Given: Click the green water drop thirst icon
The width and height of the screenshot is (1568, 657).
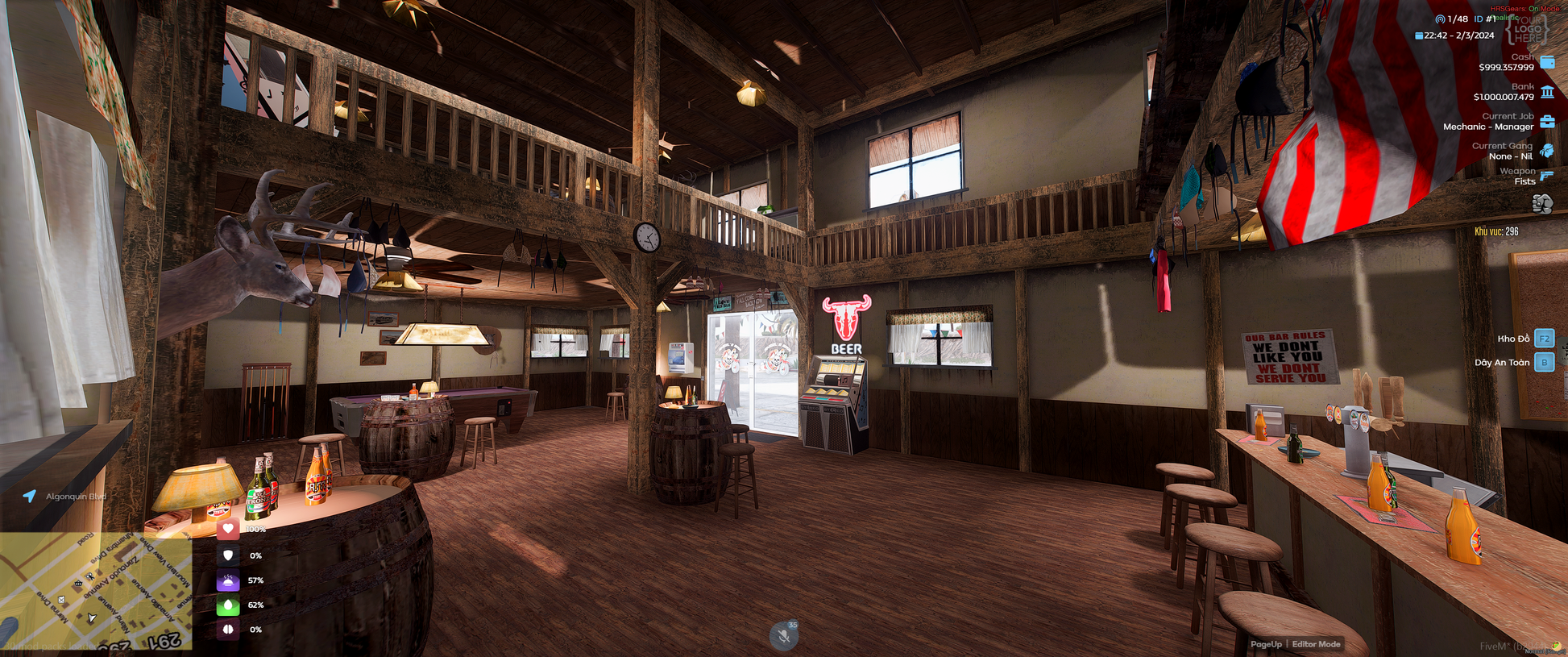Looking at the screenshot, I should [228, 605].
